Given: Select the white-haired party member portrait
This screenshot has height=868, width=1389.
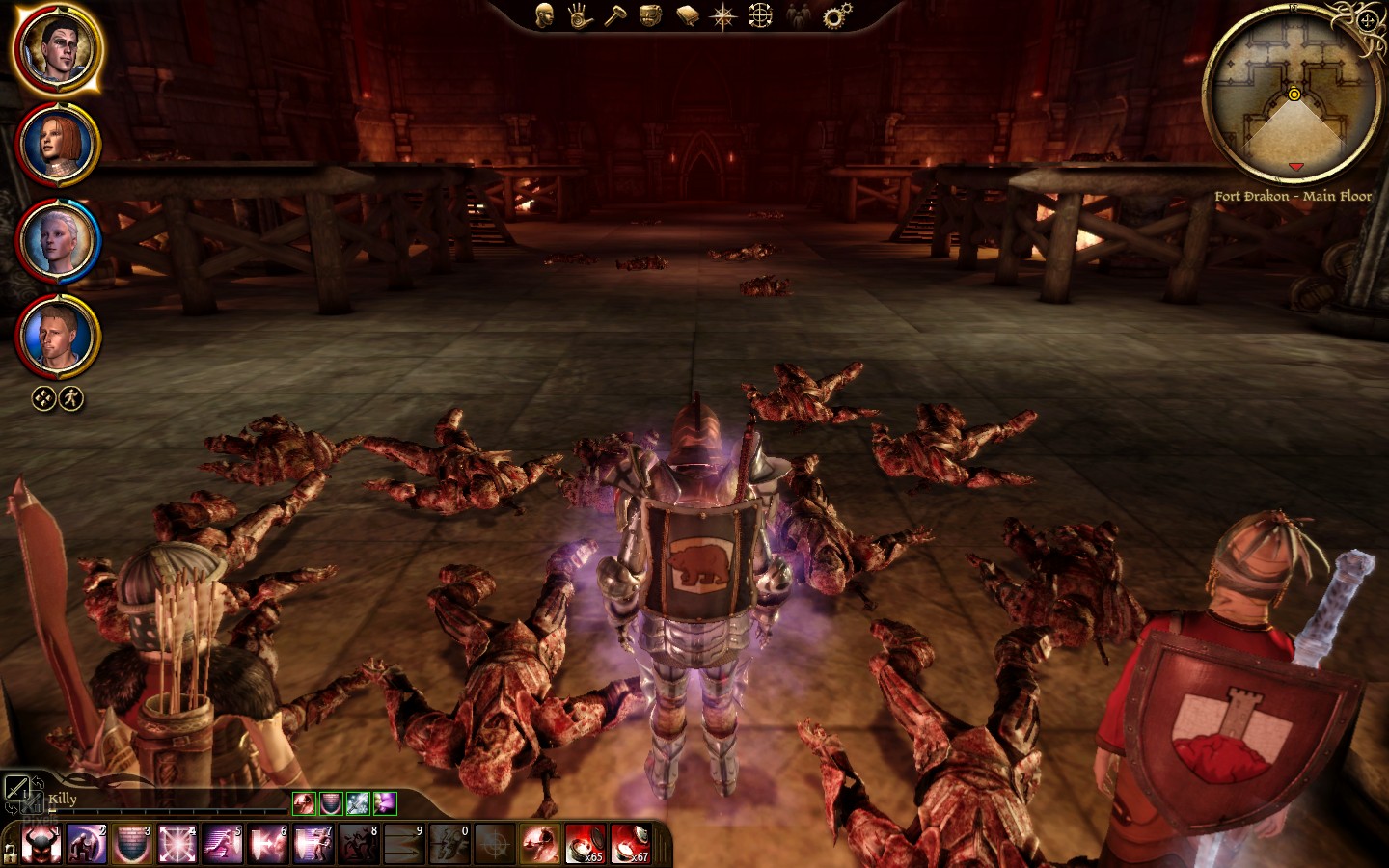Looking at the screenshot, I should [x=56, y=239].
